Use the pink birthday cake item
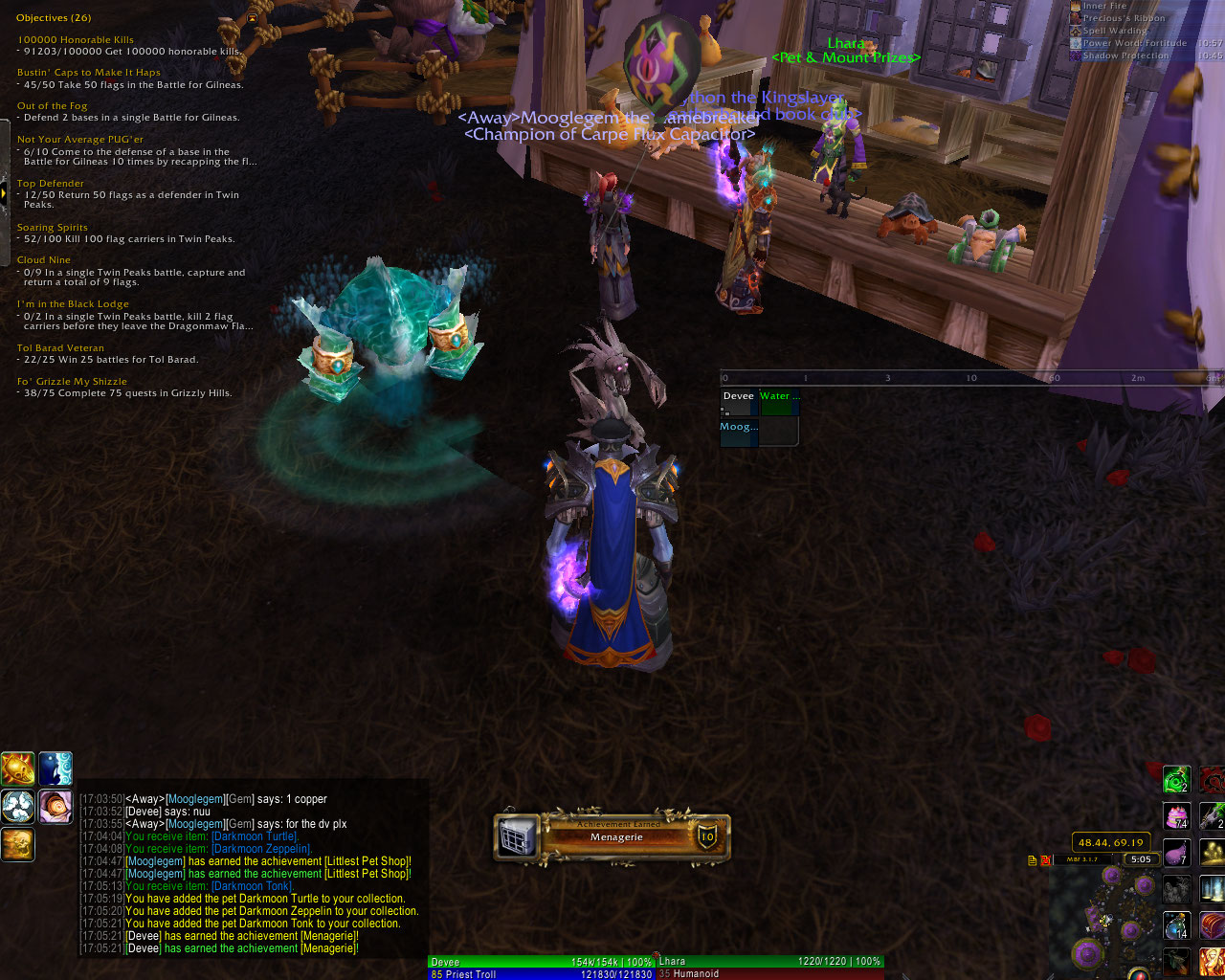The height and width of the screenshot is (980, 1225). tap(1176, 816)
